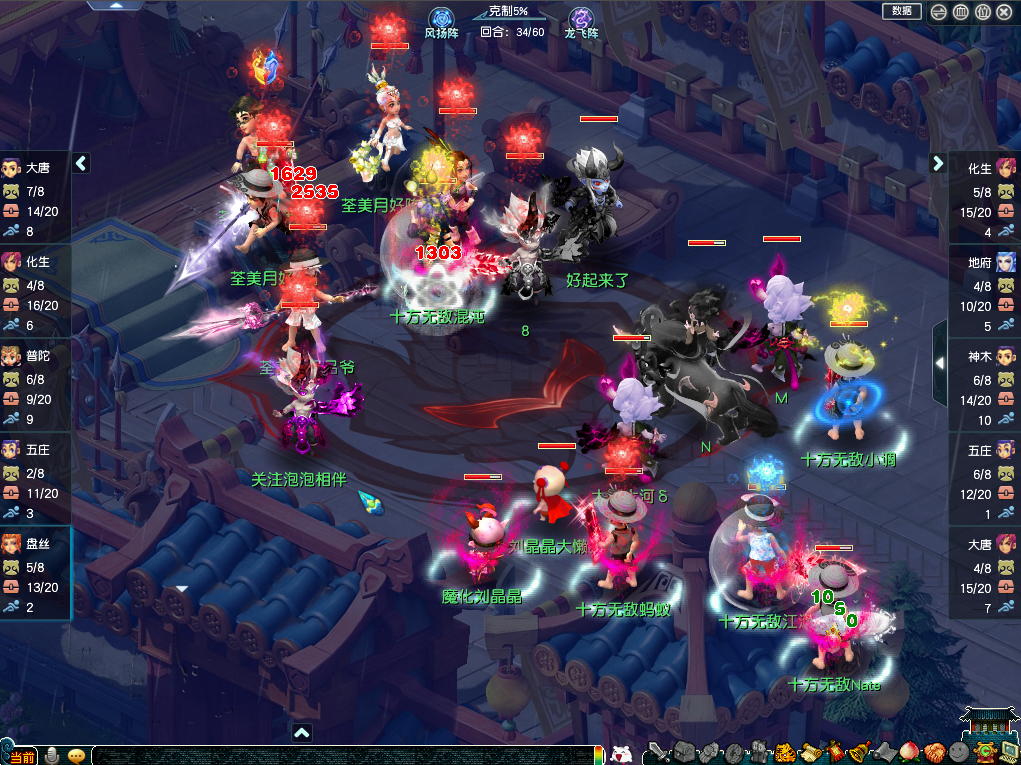
Task: Collapse the left team panel arrow
Action: [x=82, y=162]
